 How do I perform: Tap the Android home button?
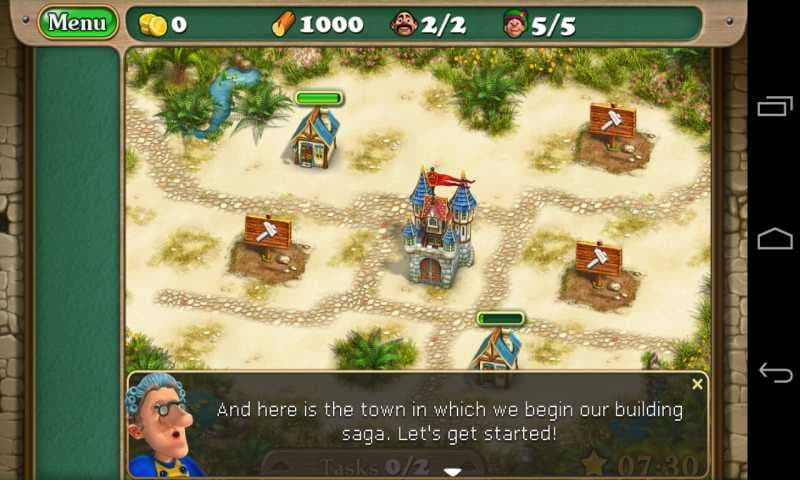tap(775, 239)
